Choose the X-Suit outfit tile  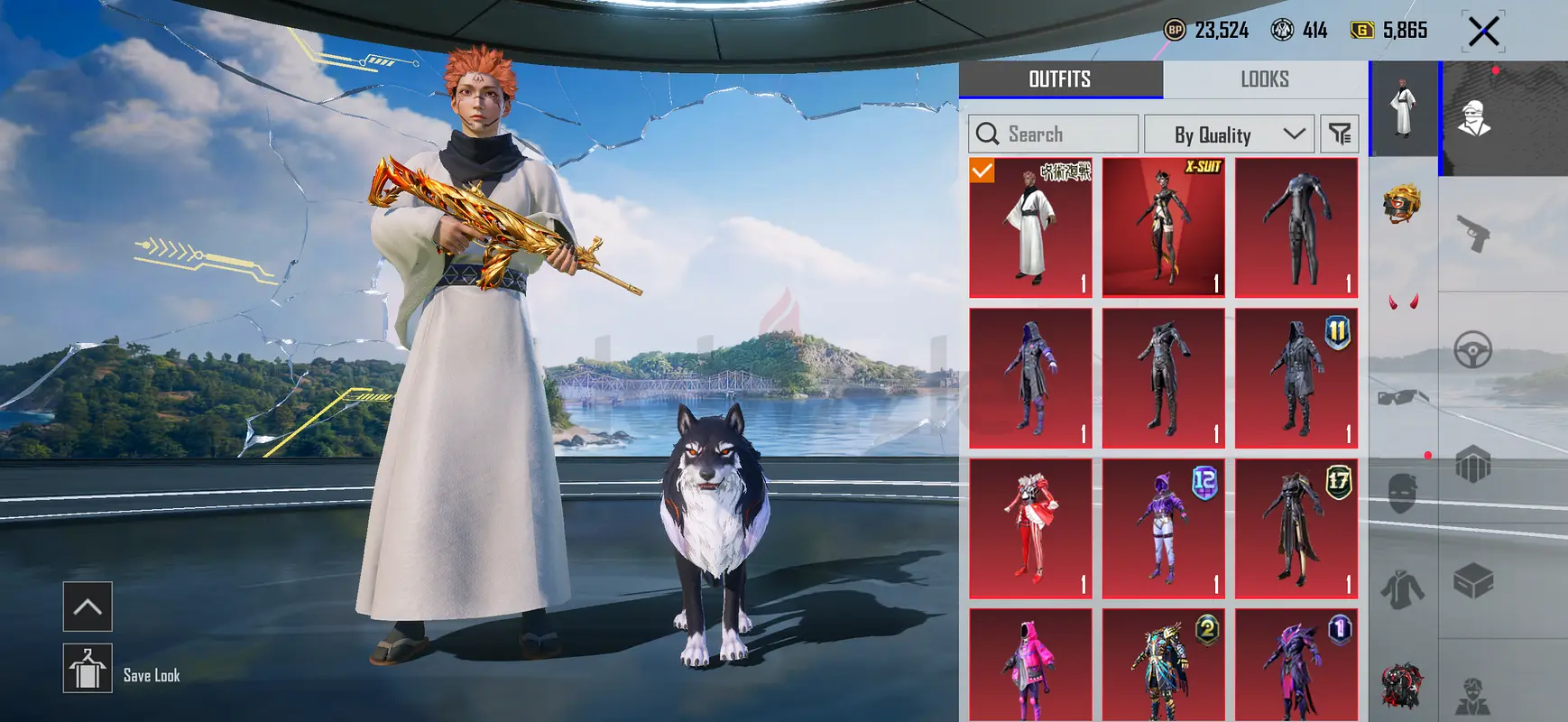(1163, 227)
